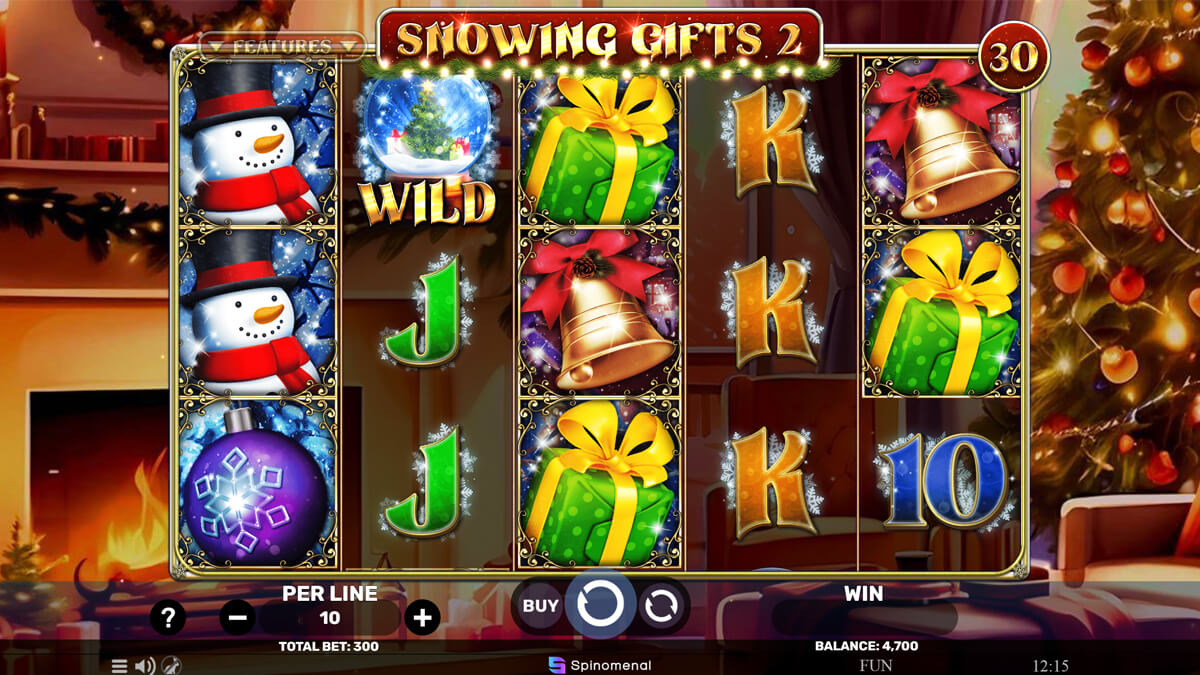Screen dimensions: 1200x675
Task: Open the help question mark button
Action: [168, 617]
